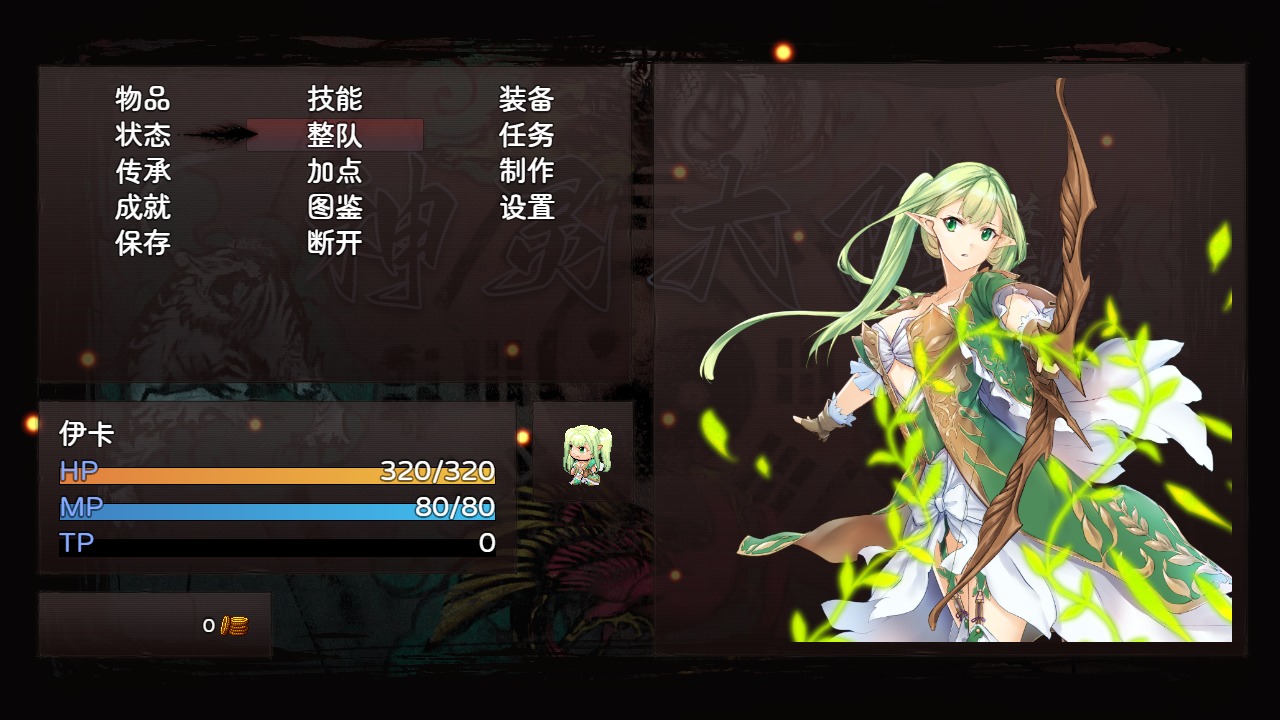Image resolution: width=1280 pixels, height=720 pixels.
Task: Open the 物品 items menu
Action: click(x=143, y=99)
